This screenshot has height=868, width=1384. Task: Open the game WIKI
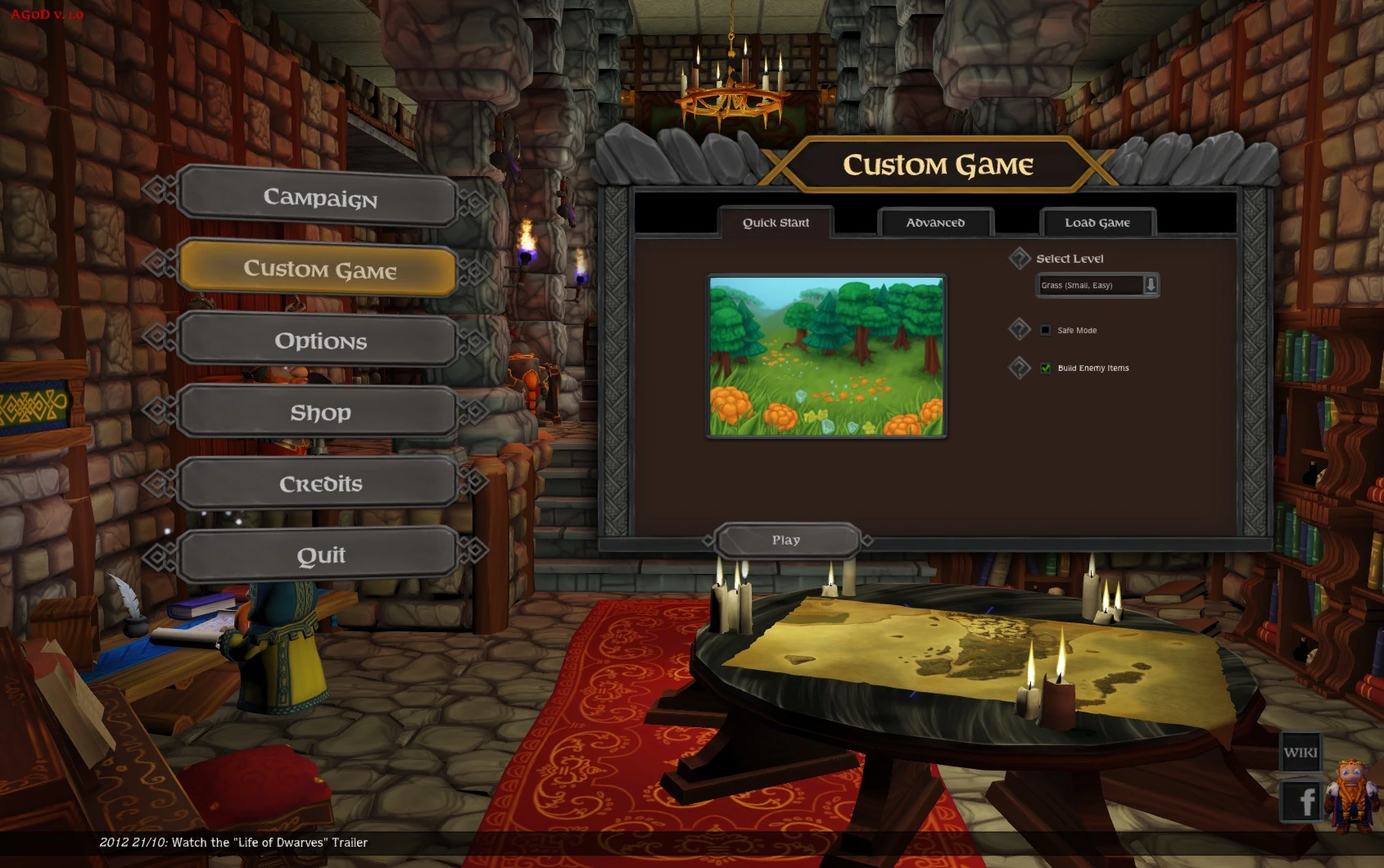[x=1300, y=751]
